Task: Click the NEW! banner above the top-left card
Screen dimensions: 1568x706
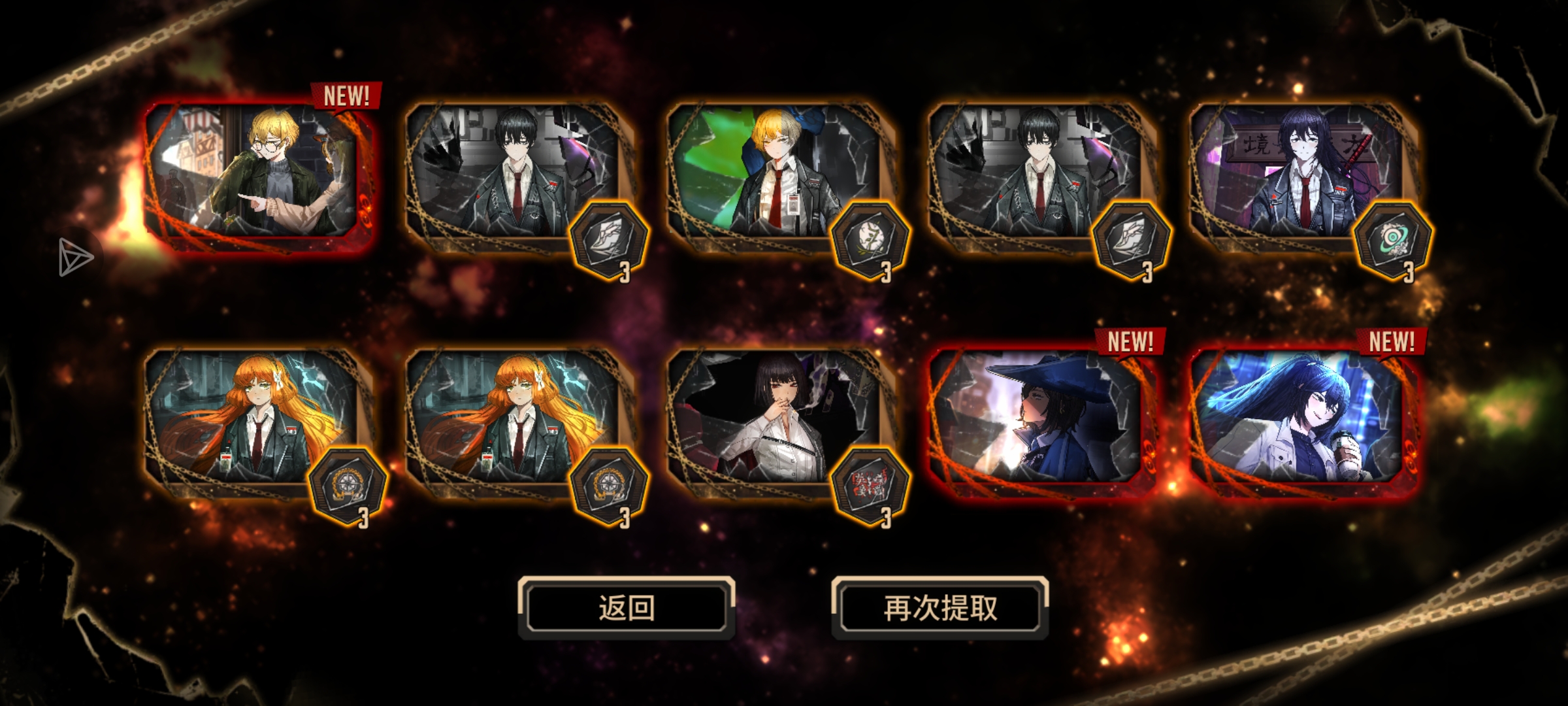Action: tap(347, 95)
